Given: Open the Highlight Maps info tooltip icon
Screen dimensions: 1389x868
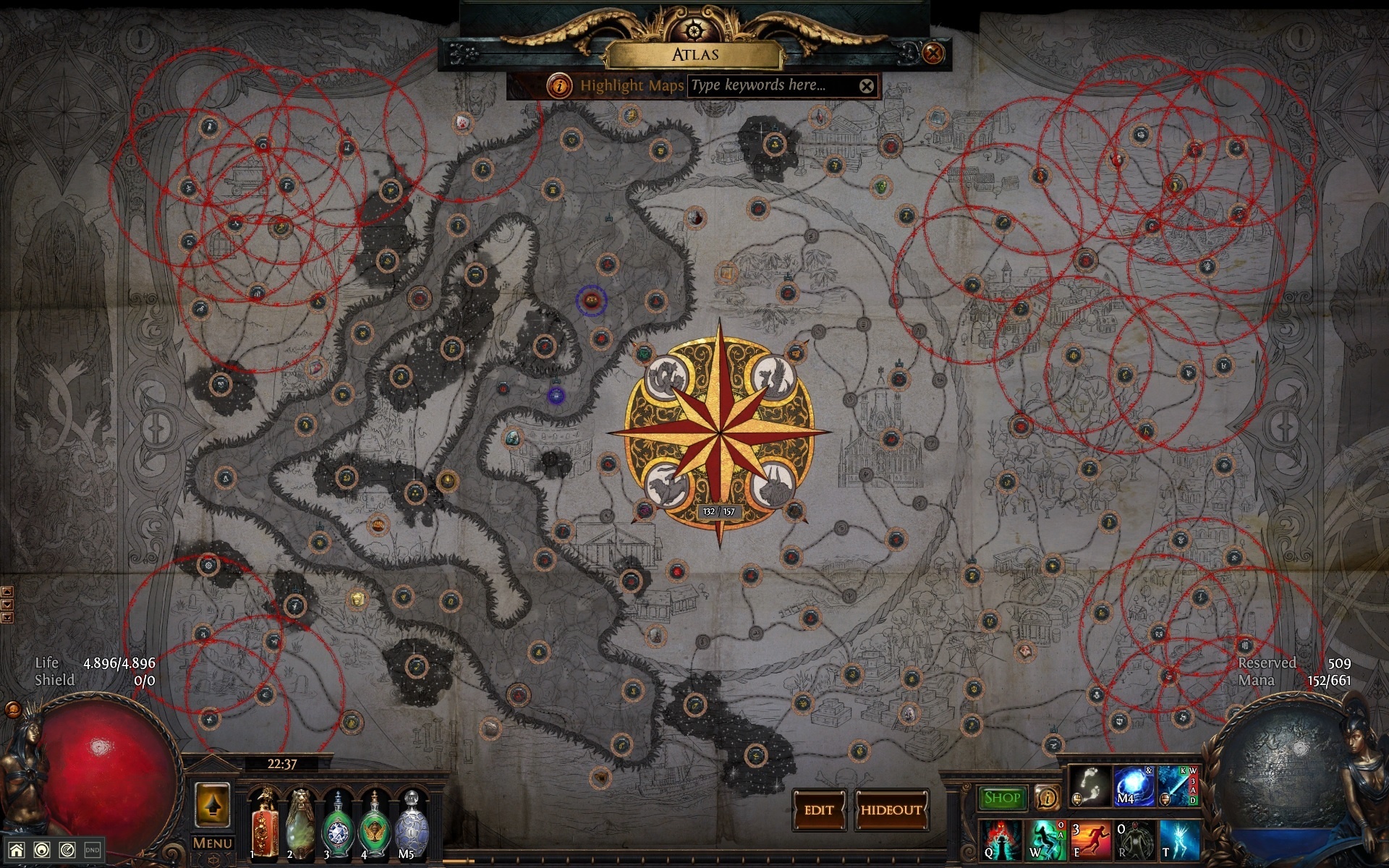Looking at the screenshot, I should 559,85.
